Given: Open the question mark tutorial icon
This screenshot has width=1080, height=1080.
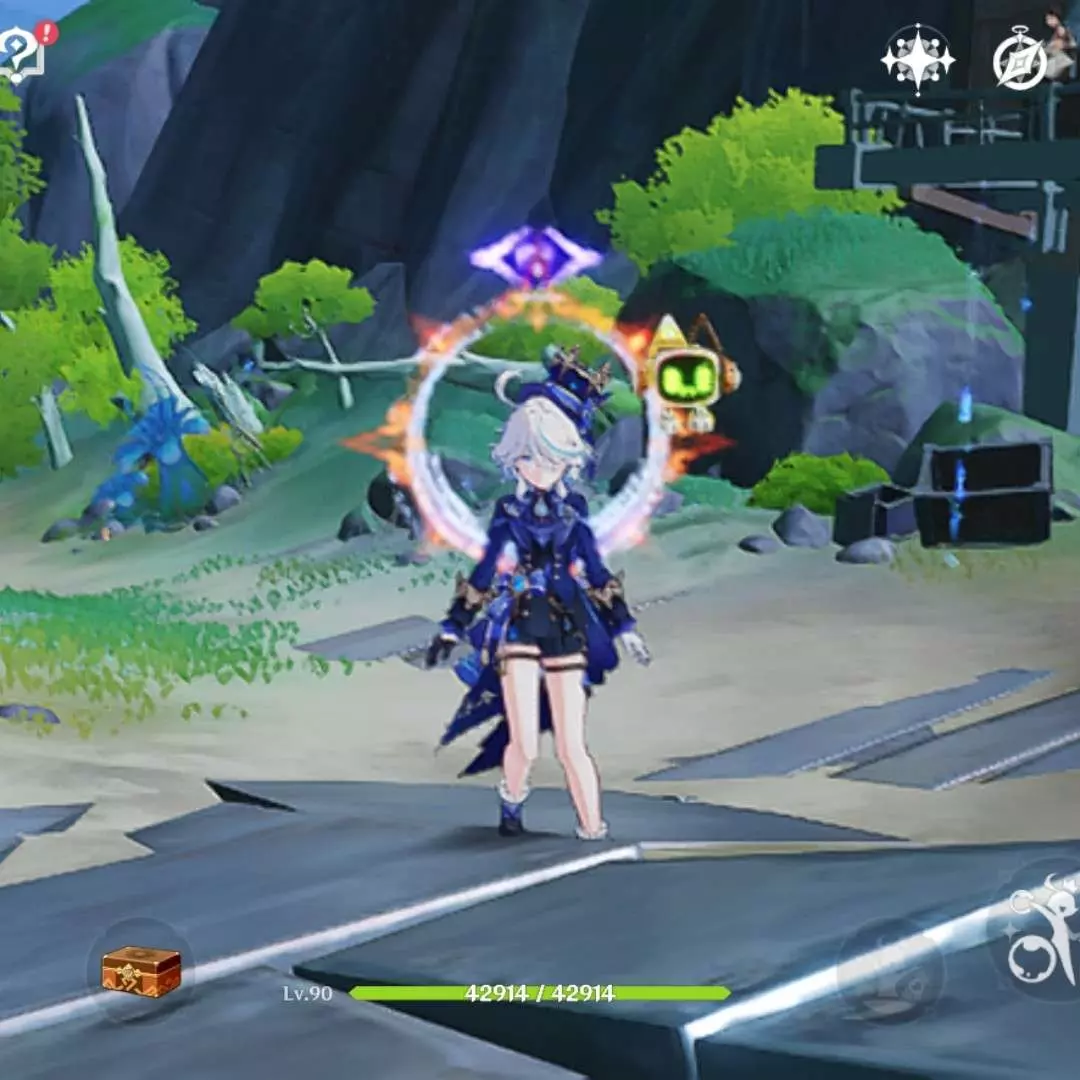Looking at the screenshot, I should [22, 52].
